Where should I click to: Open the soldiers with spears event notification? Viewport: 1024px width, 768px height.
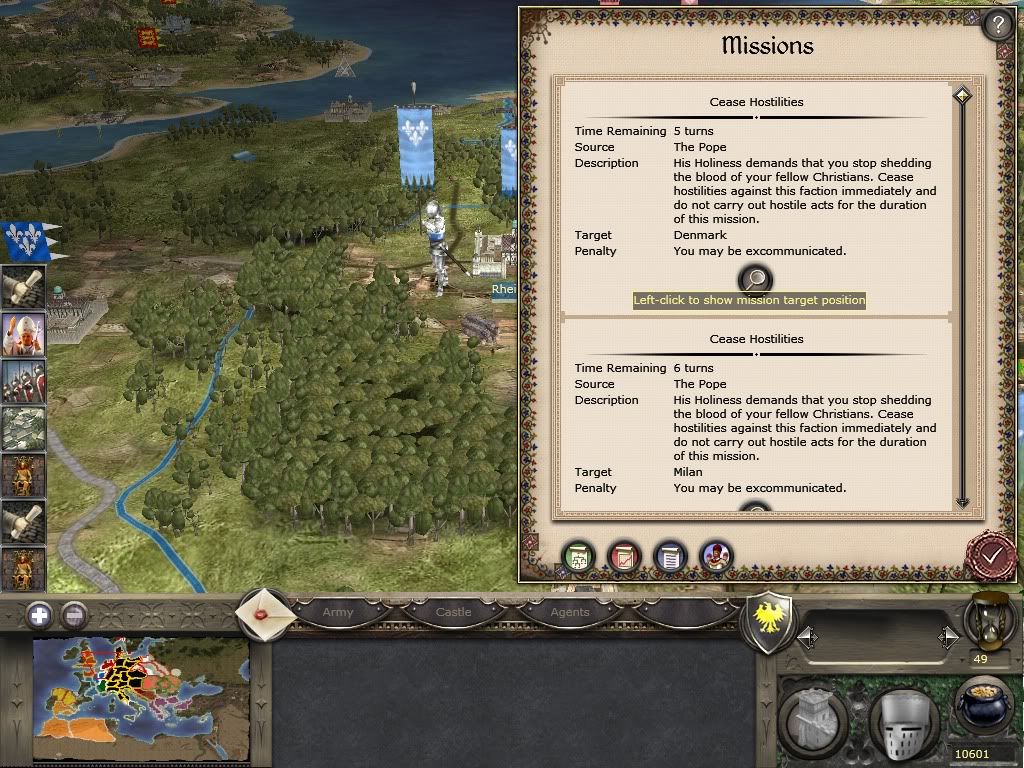tap(21, 382)
